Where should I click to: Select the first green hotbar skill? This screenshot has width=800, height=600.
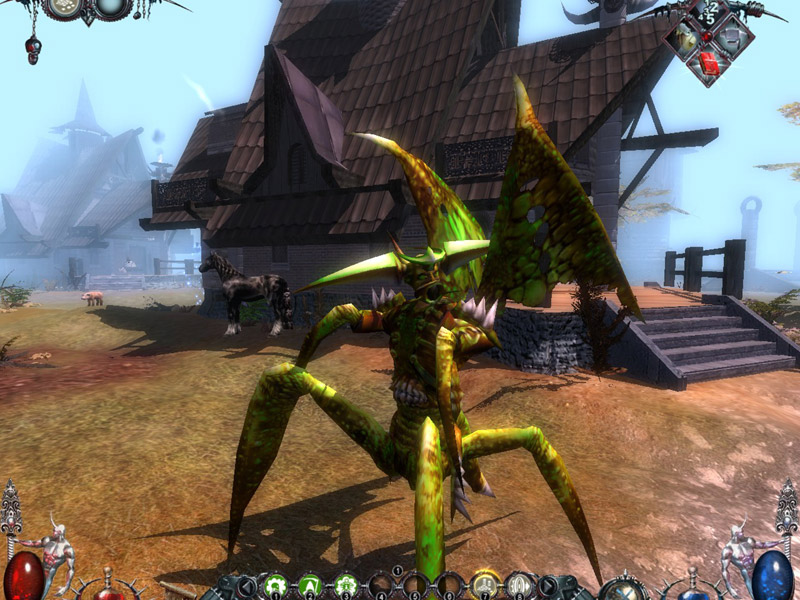pos(277,584)
